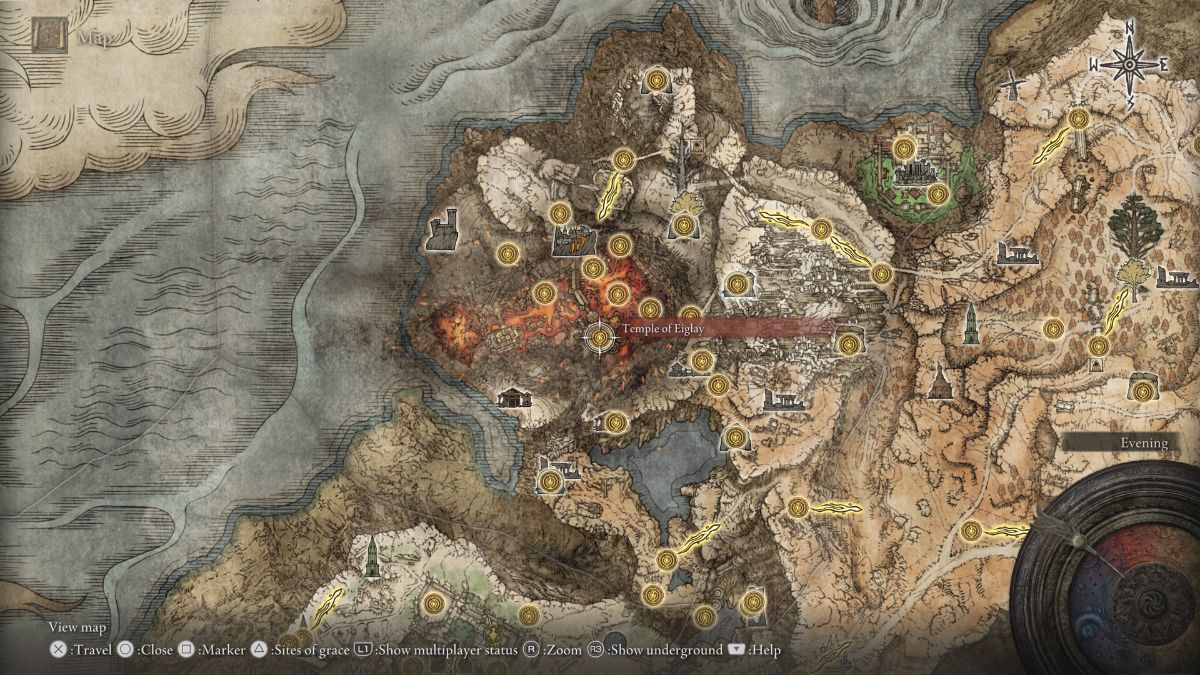
Task: Select the grace marker on the northernmost peak
Action: coord(657,79)
